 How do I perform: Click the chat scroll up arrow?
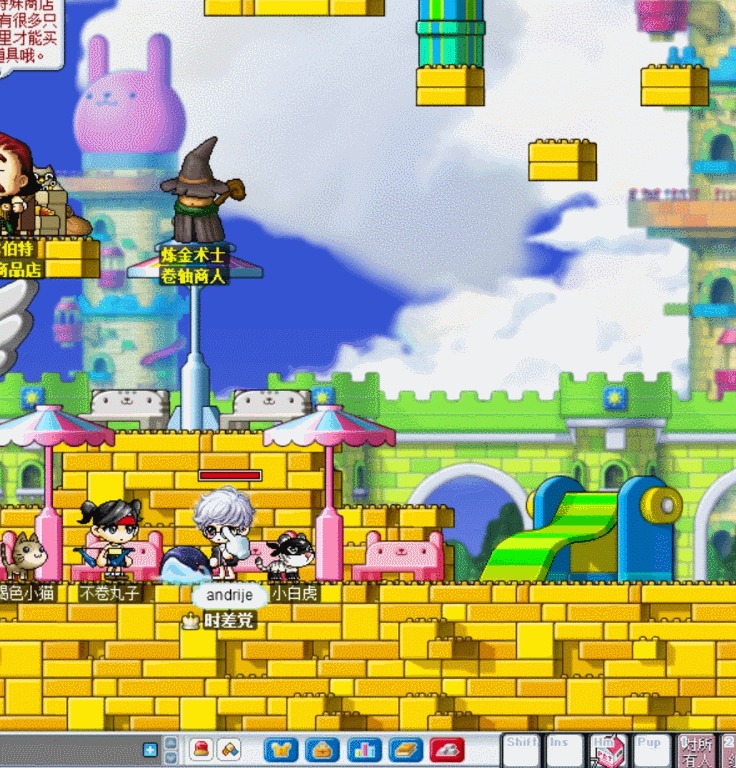click(171, 743)
